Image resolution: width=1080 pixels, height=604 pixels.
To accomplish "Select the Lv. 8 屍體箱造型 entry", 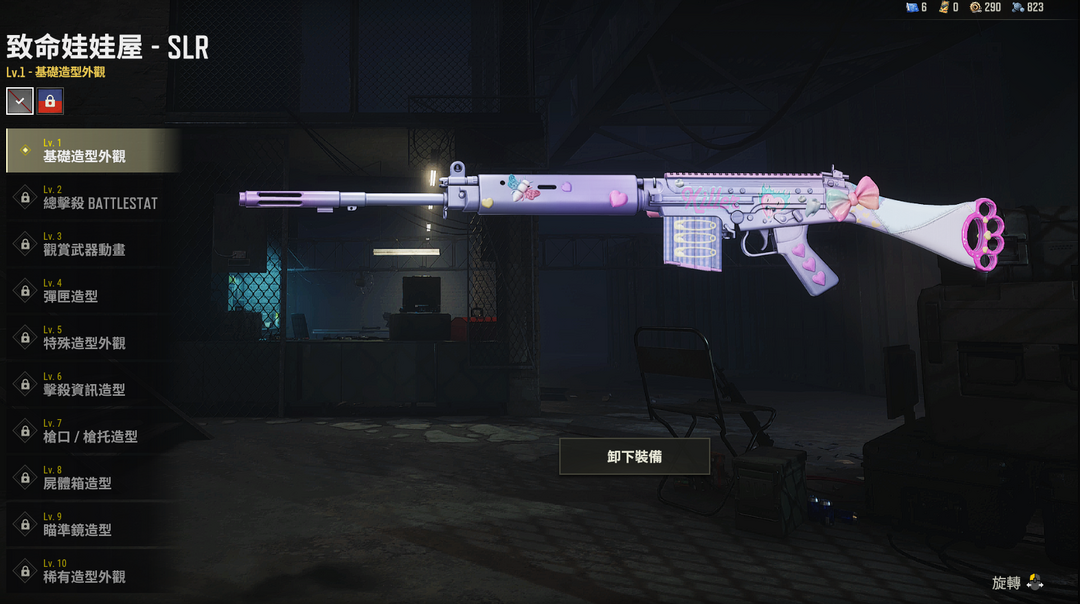I will [x=92, y=478].
